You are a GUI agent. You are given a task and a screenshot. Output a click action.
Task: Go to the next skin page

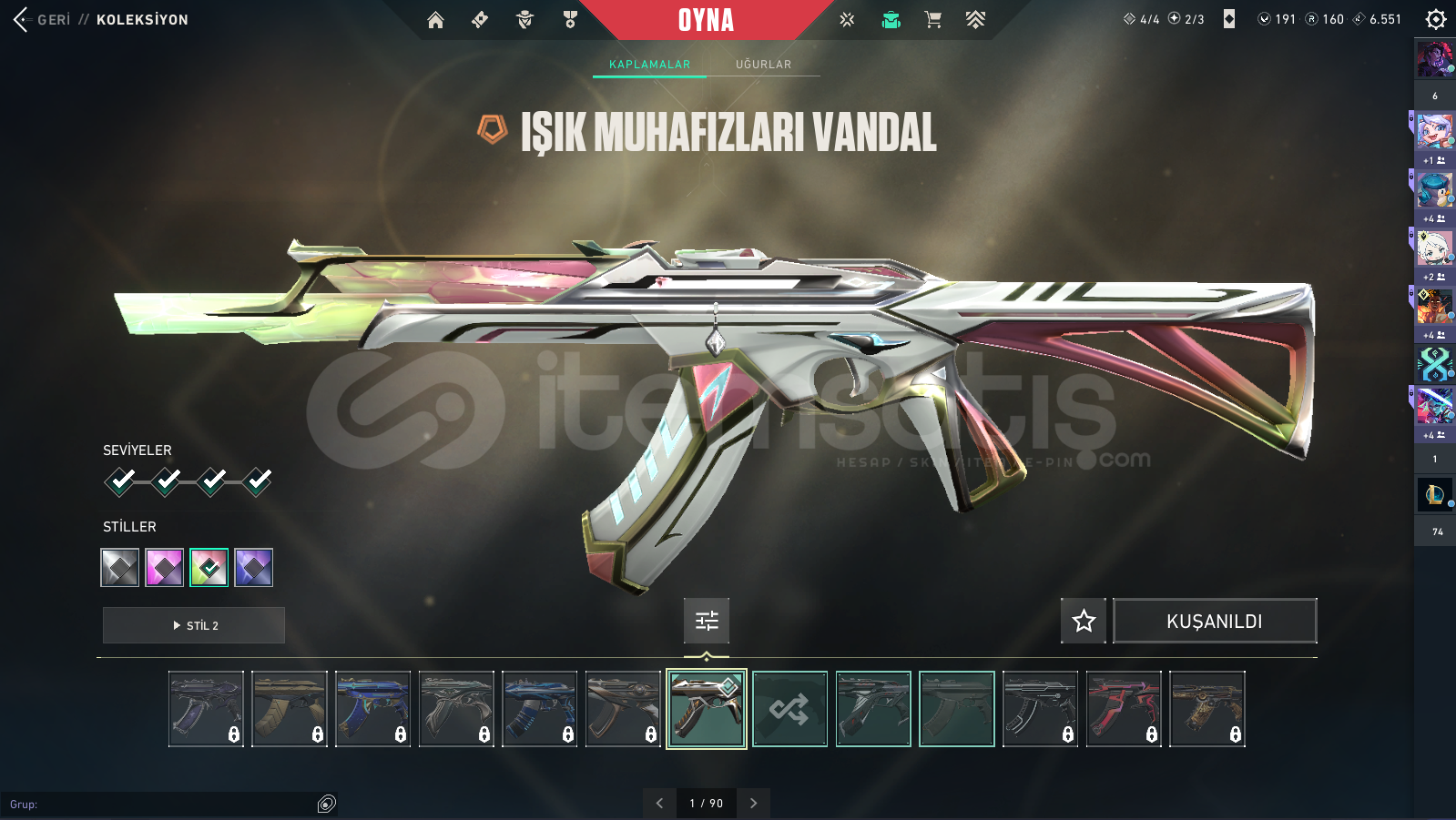753,803
